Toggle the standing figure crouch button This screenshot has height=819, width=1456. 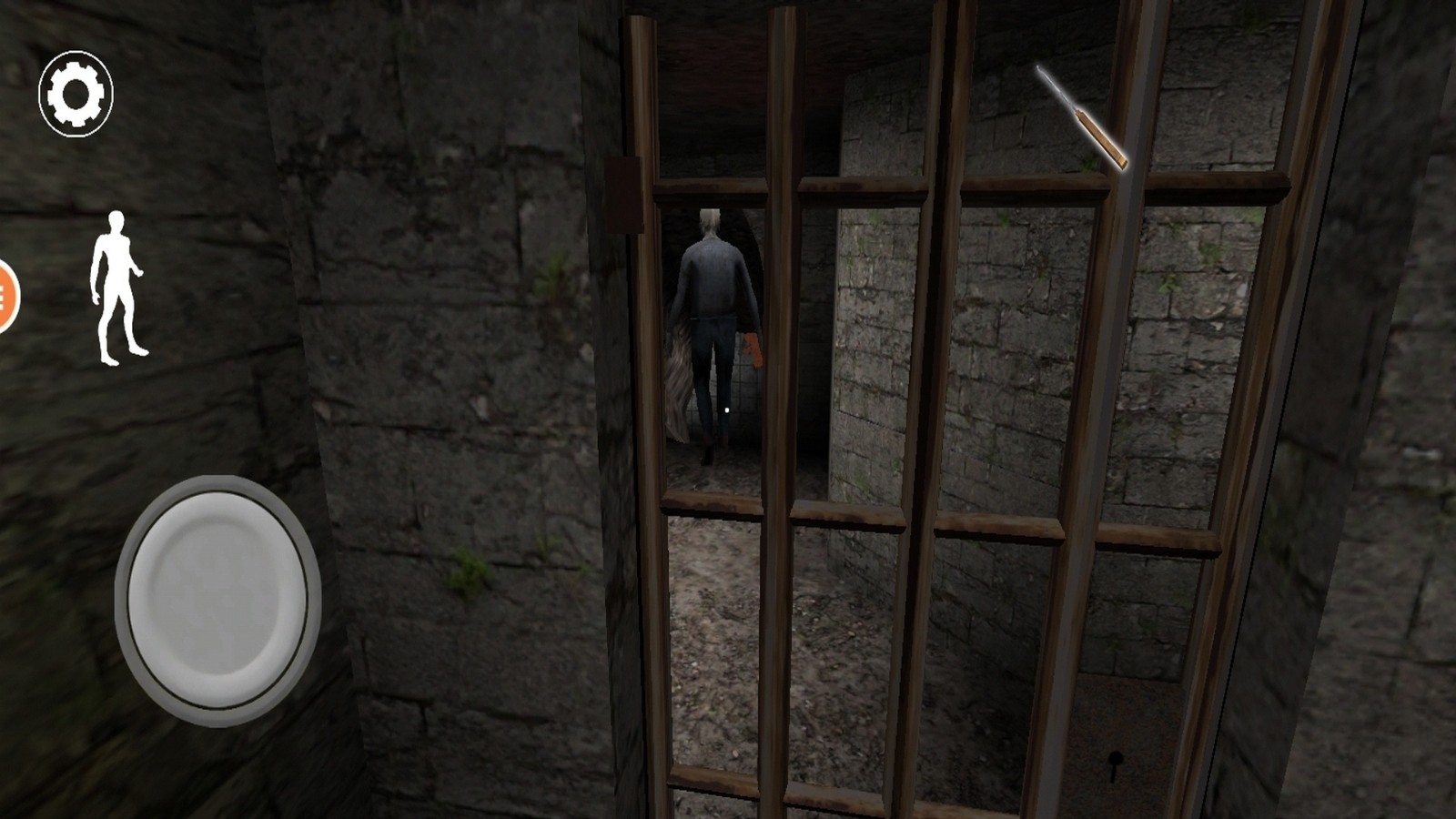116,288
